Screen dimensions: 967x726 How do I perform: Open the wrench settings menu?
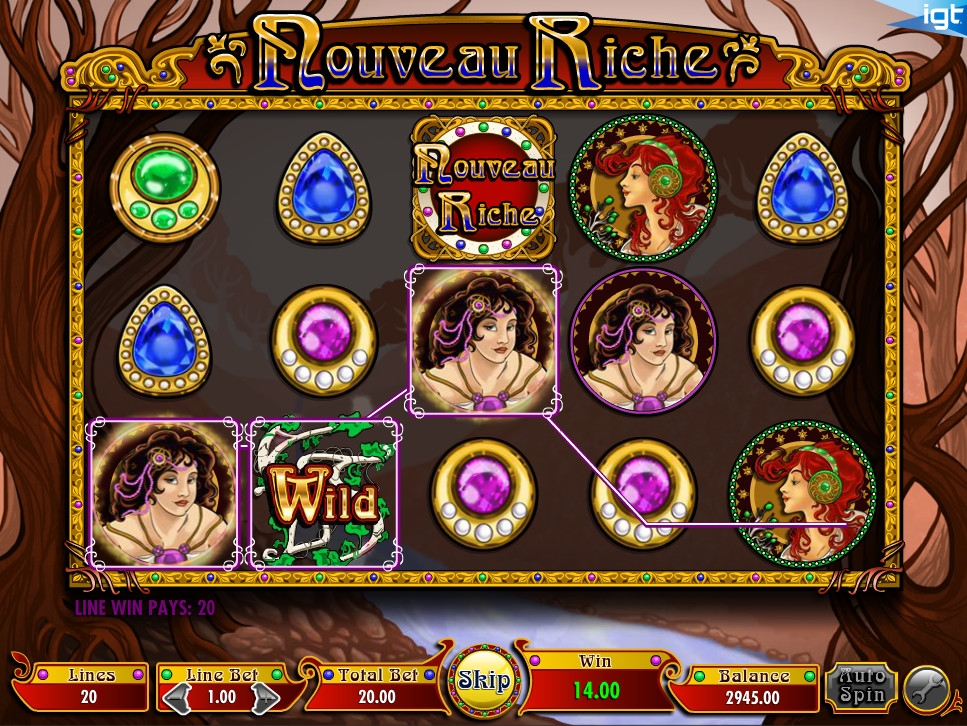pyautogui.click(x=925, y=689)
